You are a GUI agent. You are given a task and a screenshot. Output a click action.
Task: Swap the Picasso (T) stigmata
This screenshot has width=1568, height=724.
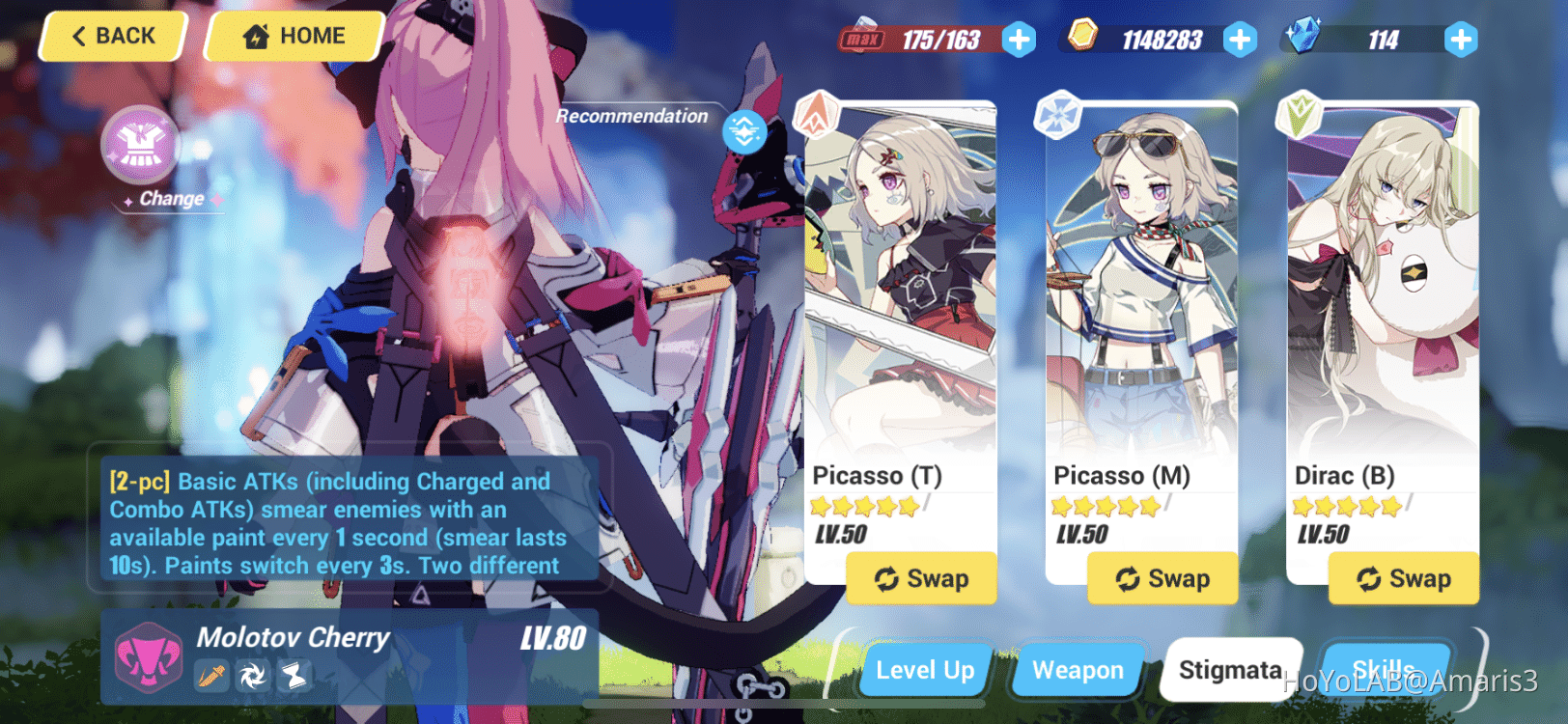click(921, 578)
